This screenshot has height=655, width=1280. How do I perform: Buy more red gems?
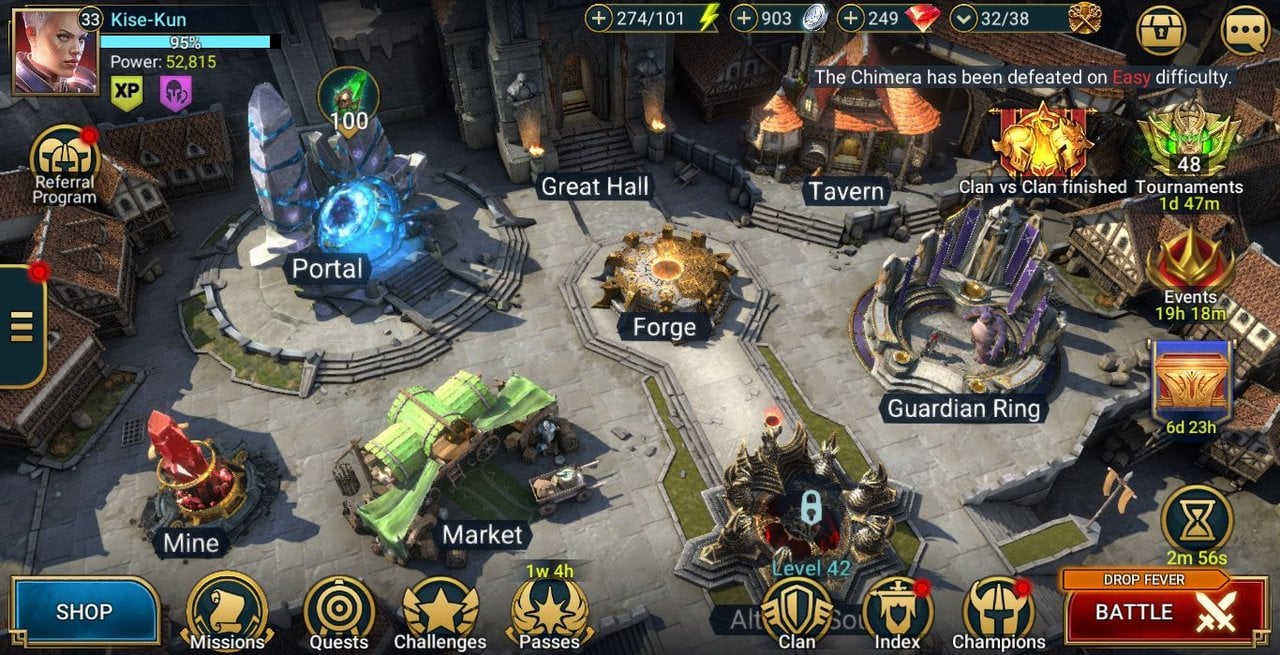coord(851,18)
